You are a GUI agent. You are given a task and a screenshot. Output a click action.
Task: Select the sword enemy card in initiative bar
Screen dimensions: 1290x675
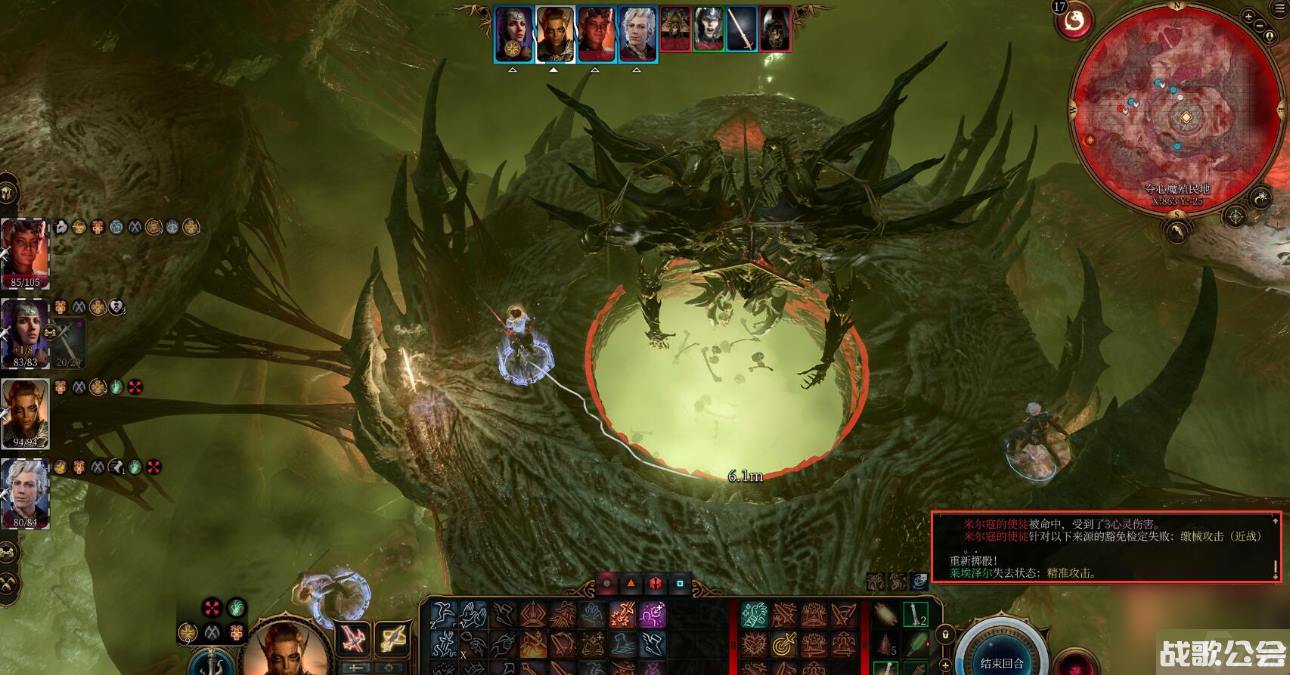click(x=741, y=30)
